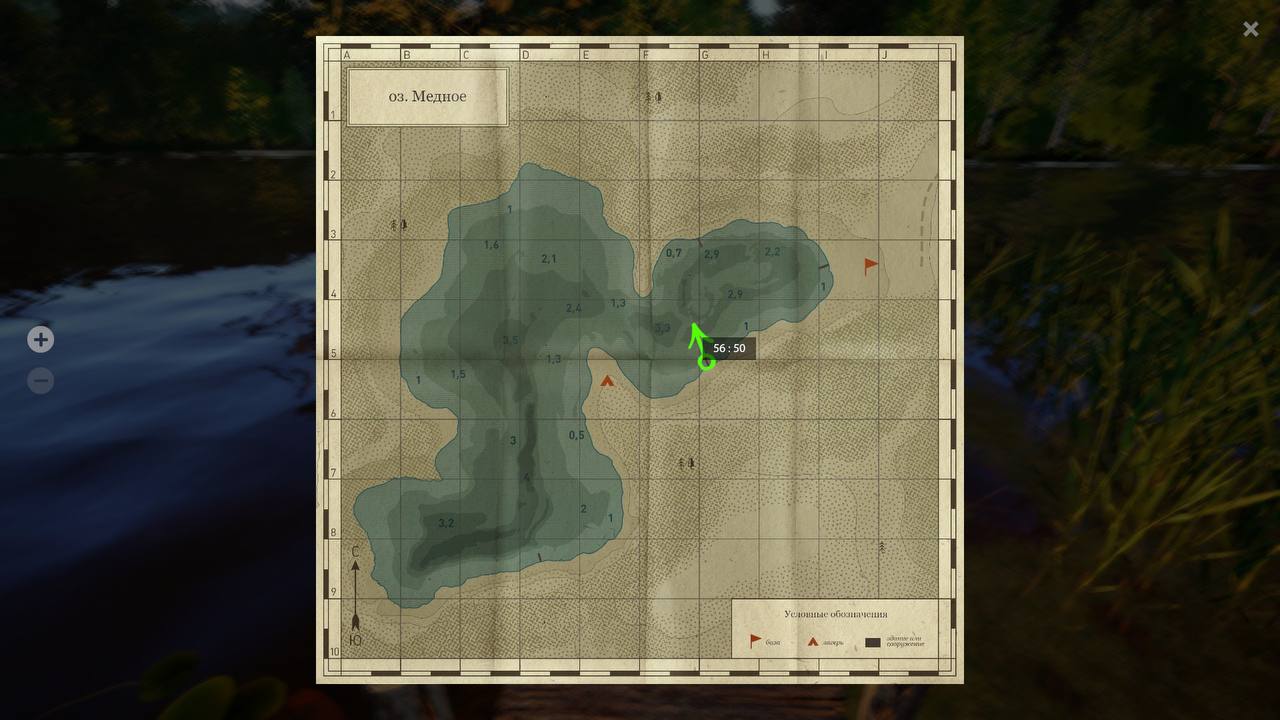
Task: Select the red camp tent marker on map
Action: pyautogui.click(x=607, y=381)
